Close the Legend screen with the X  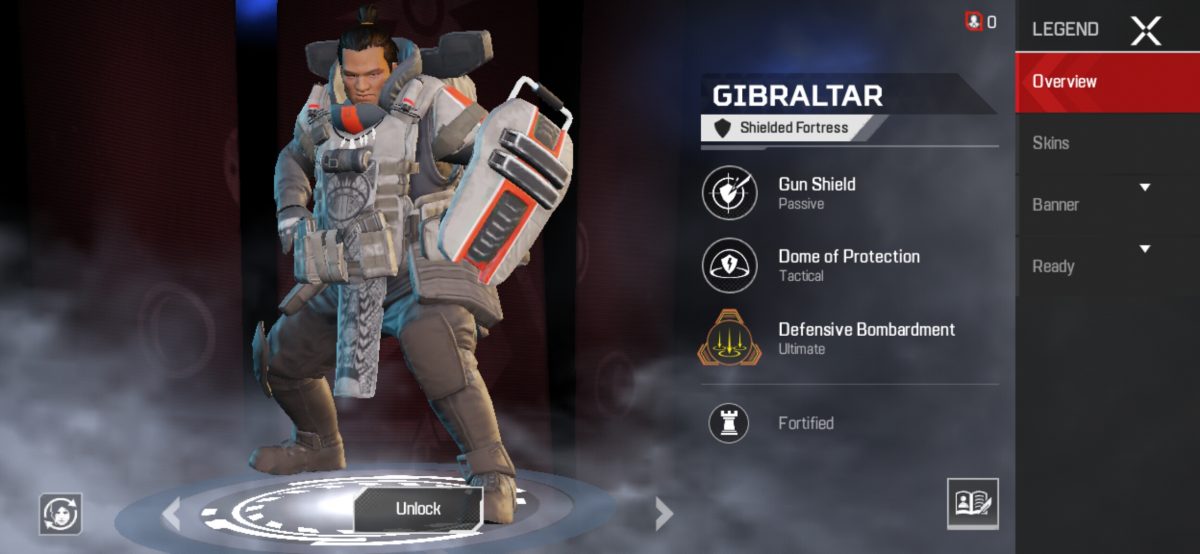pyautogui.click(x=1146, y=30)
